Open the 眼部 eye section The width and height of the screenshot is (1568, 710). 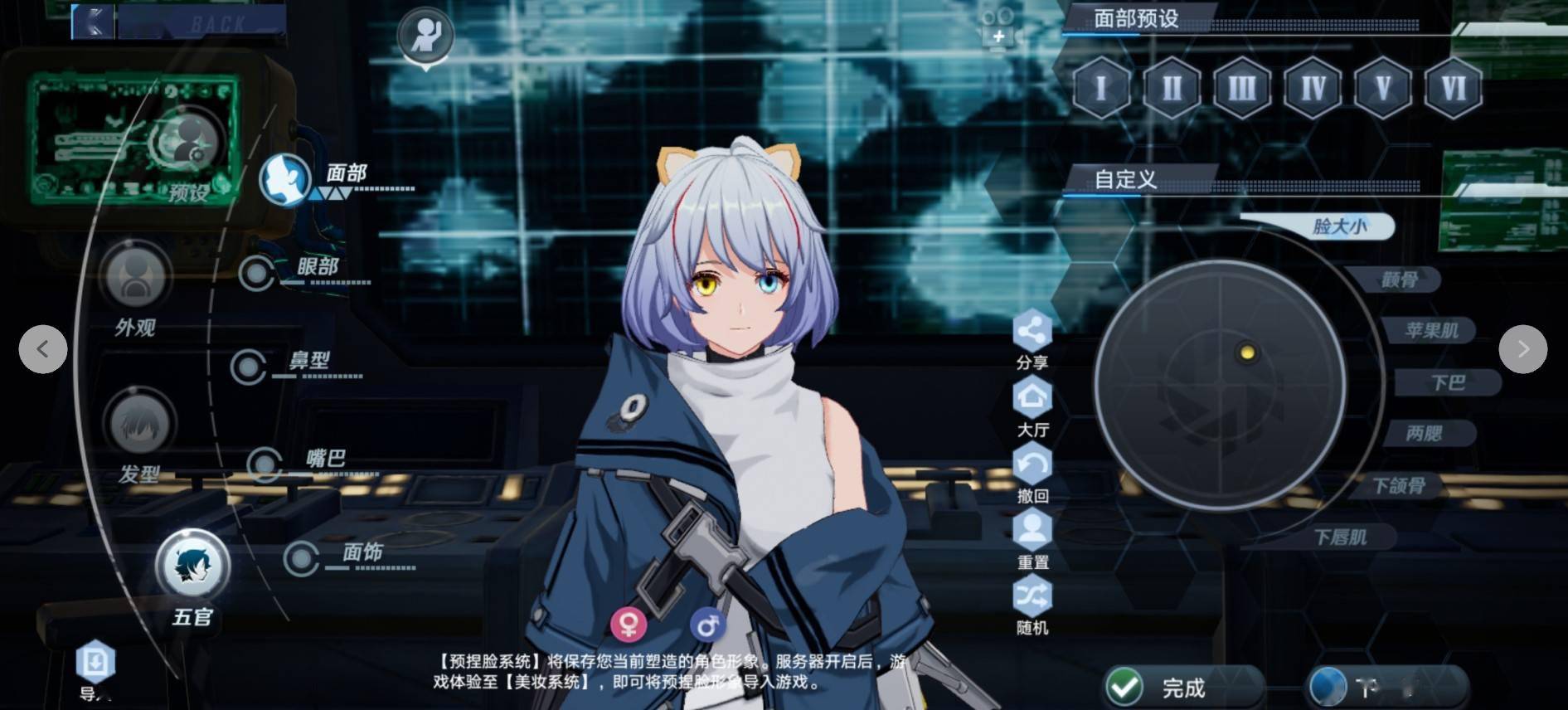259,272
